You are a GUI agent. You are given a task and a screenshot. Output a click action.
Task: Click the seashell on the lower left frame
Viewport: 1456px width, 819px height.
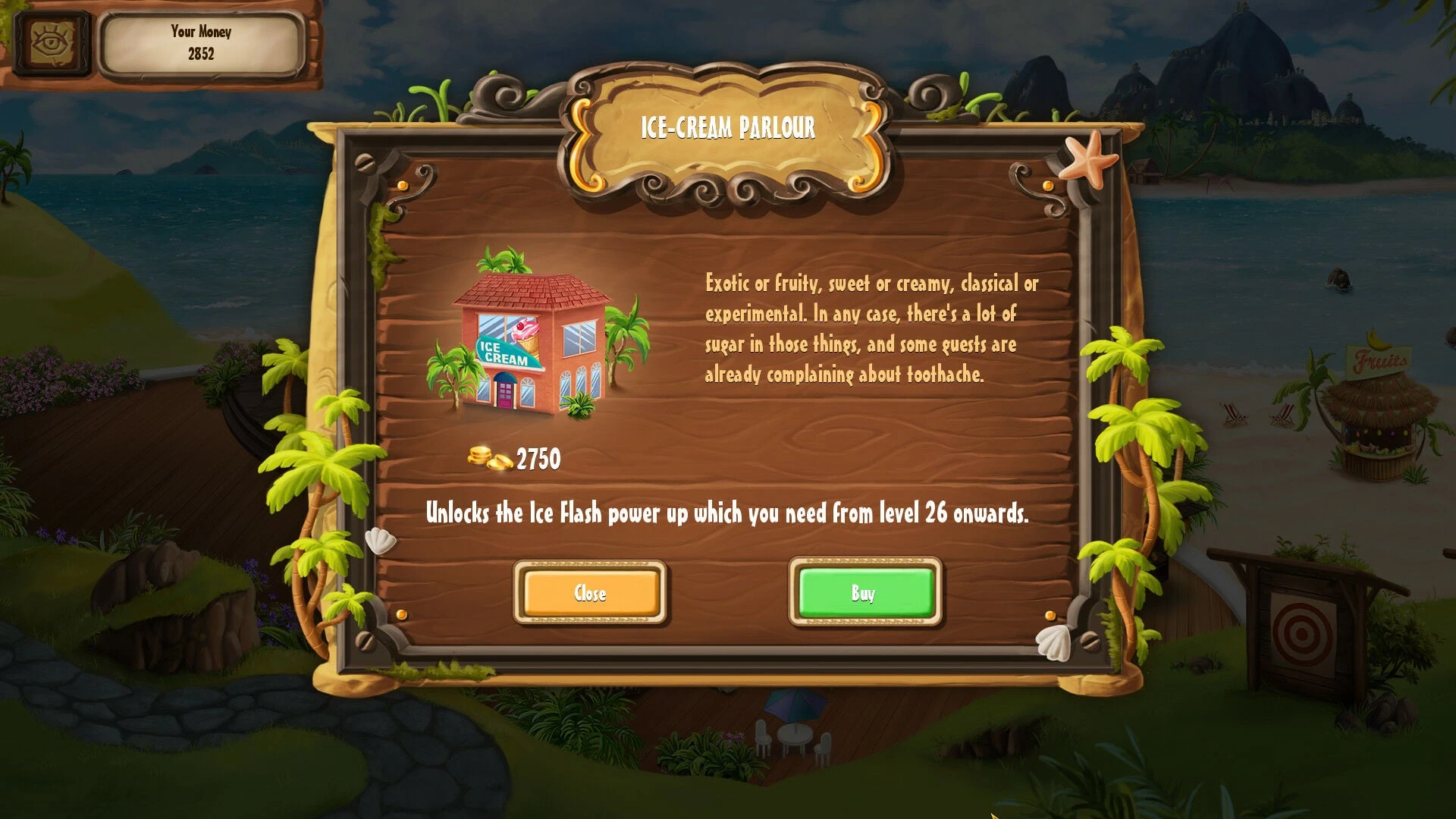(383, 540)
